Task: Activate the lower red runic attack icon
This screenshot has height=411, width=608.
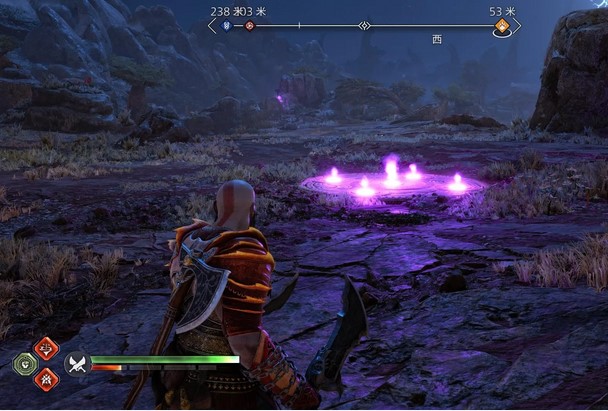Action: point(46,379)
